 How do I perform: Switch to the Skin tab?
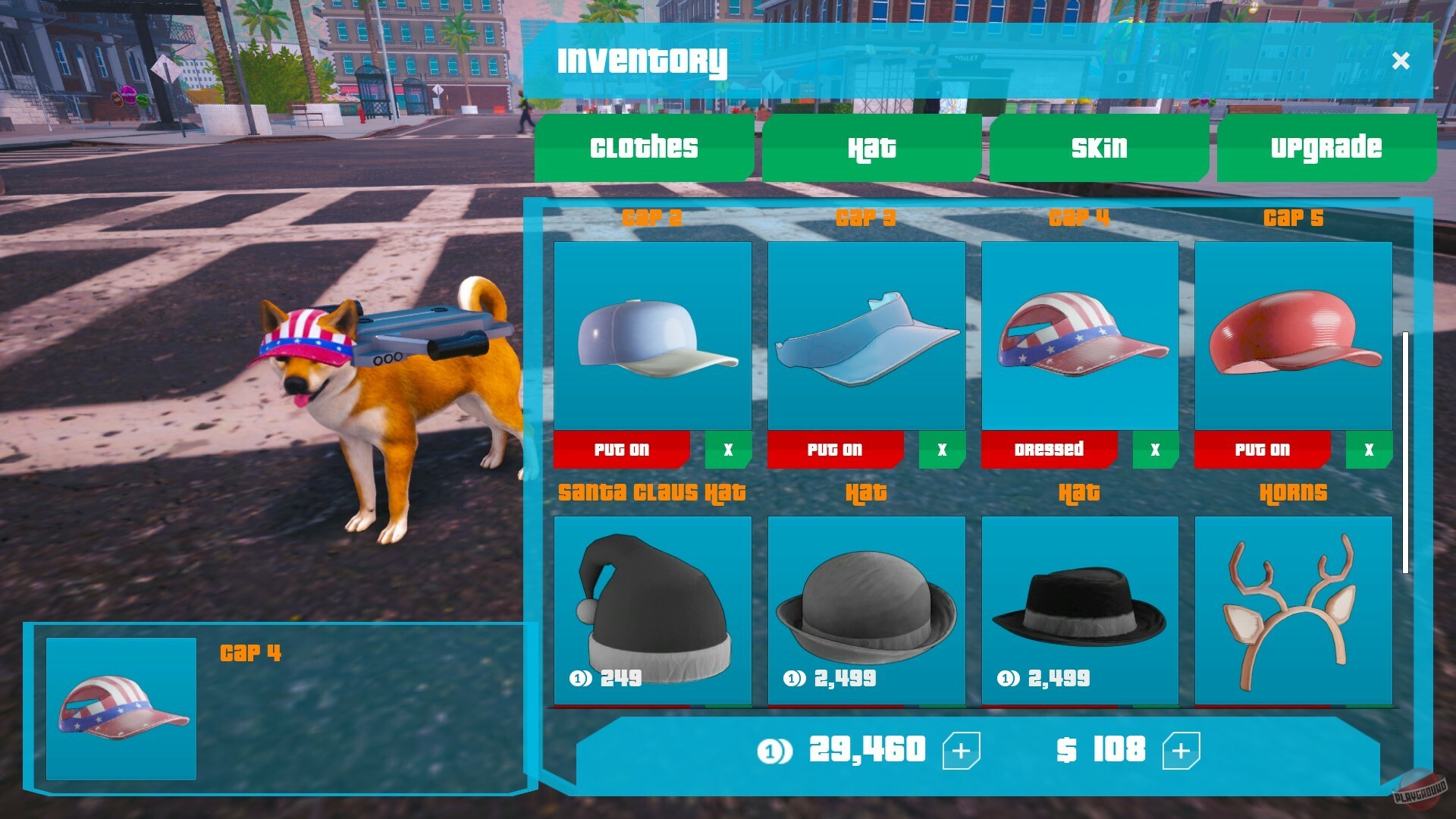[x=1097, y=148]
